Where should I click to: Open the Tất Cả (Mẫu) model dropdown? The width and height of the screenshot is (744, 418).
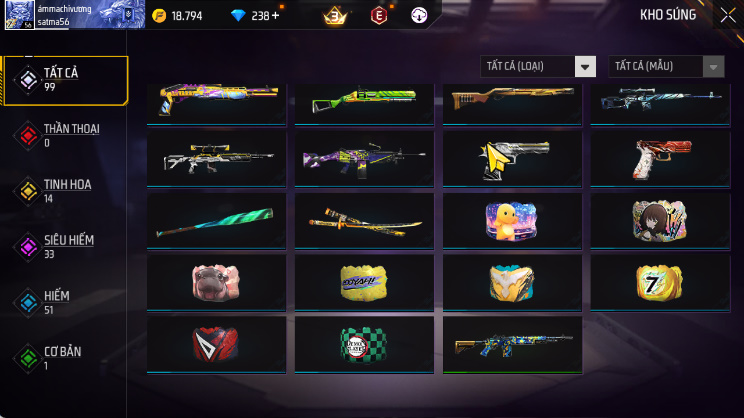(666, 66)
